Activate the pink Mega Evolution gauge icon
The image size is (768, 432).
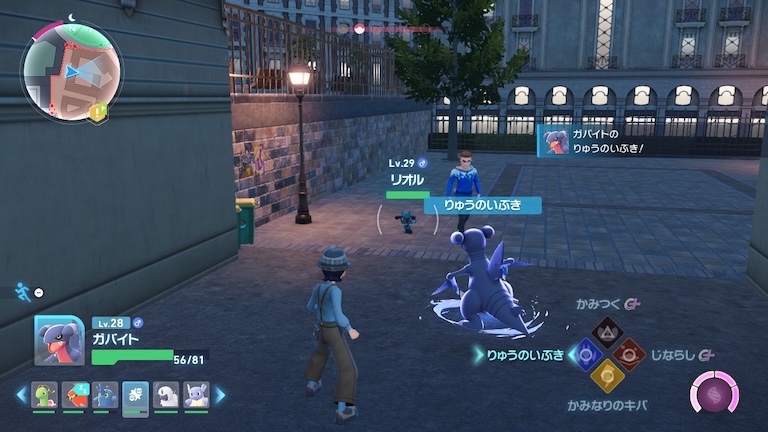click(x=714, y=393)
